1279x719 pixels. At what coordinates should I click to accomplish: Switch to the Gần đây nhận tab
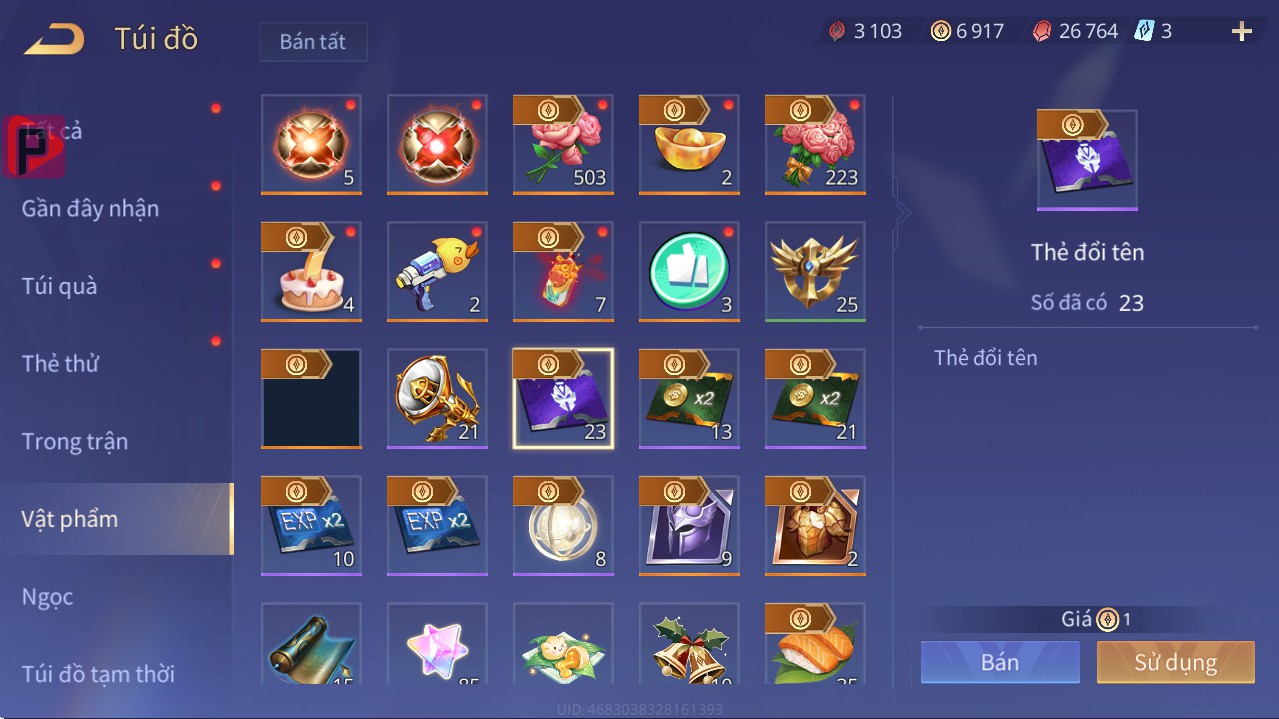pyautogui.click(x=90, y=208)
